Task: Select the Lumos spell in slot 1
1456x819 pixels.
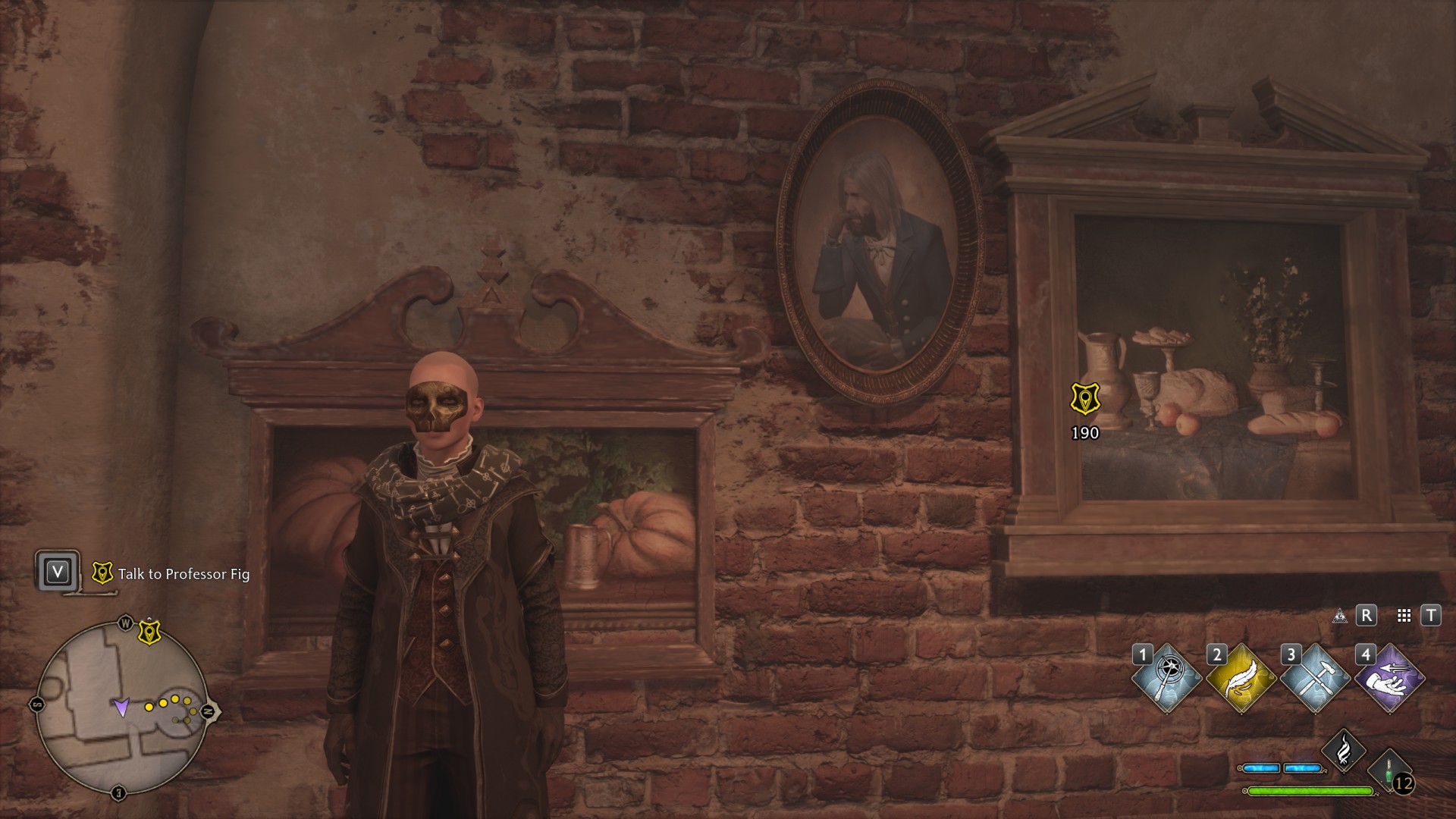Action: tap(1166, 679)
